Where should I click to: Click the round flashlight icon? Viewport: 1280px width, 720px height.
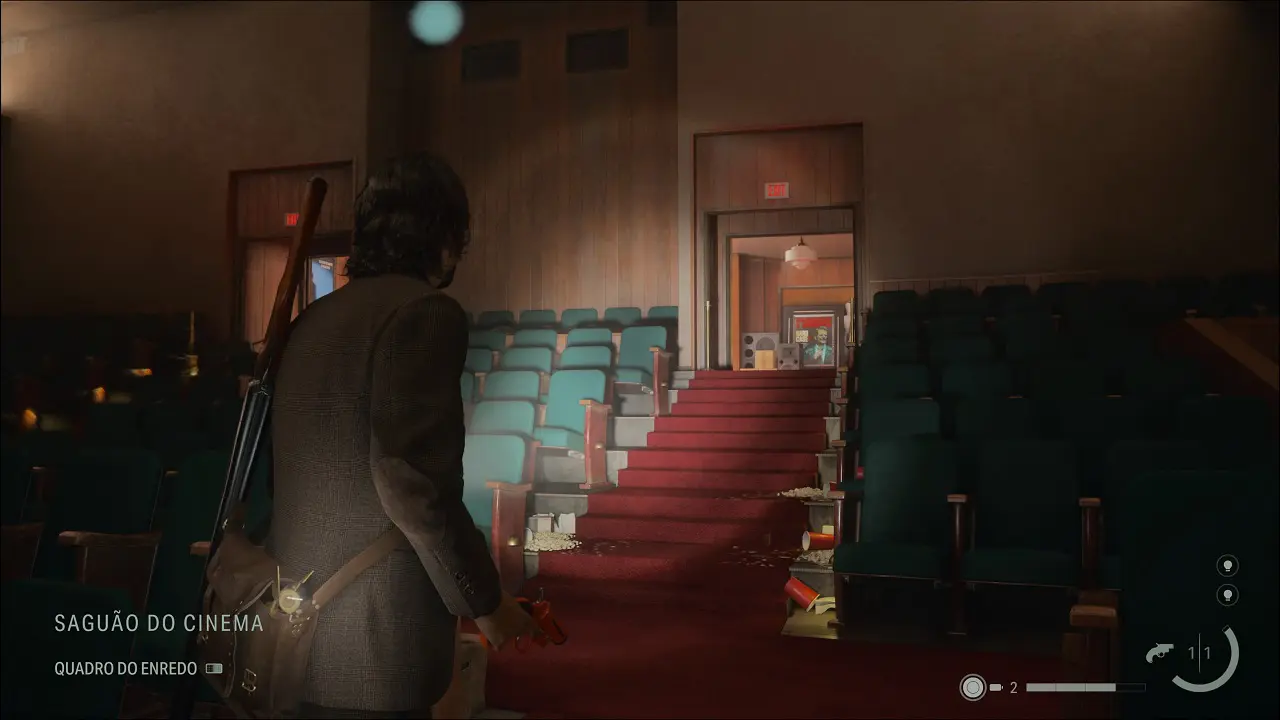[973, 687]
